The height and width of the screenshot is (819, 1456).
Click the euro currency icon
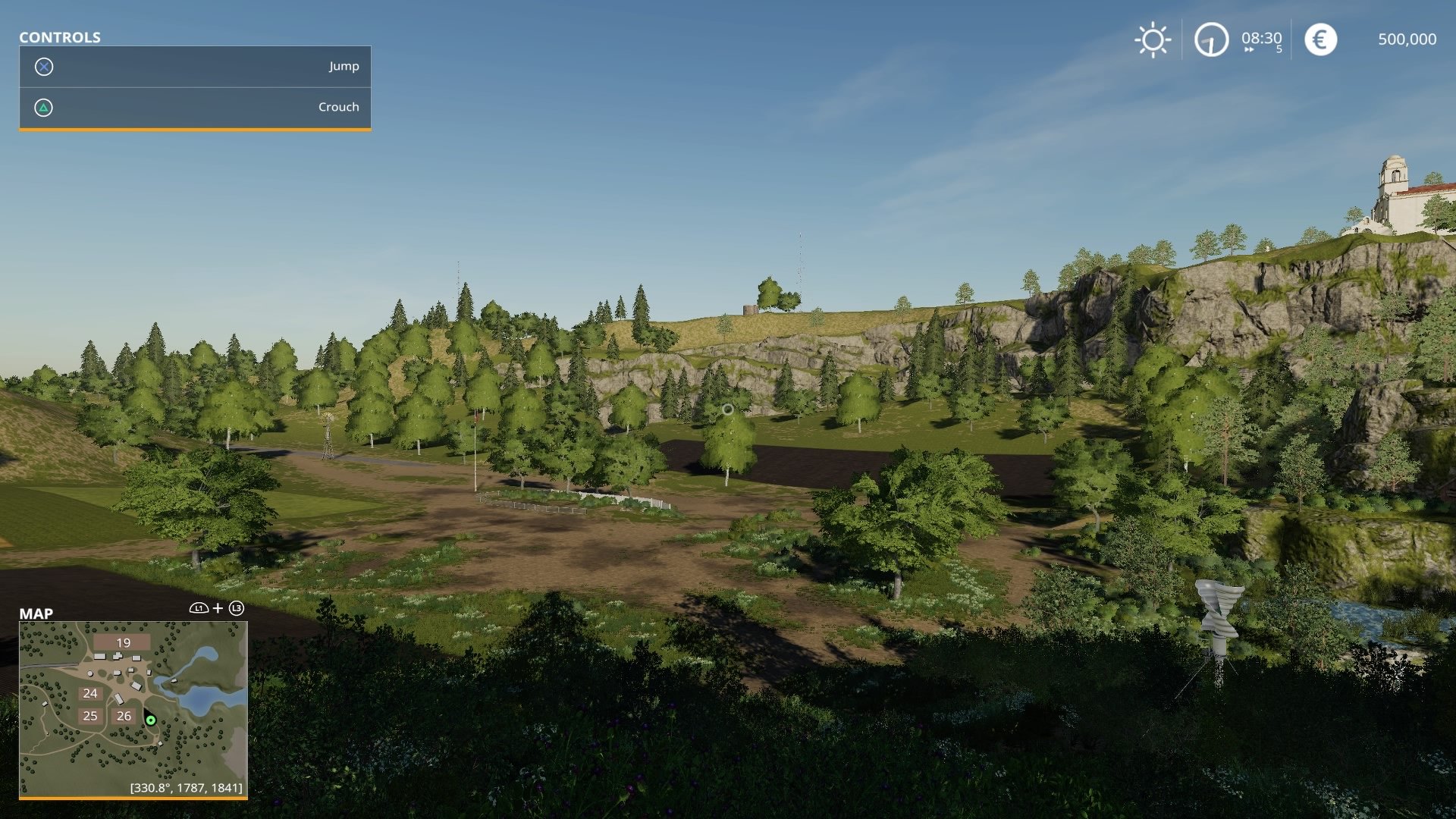tap(1319, 40)
